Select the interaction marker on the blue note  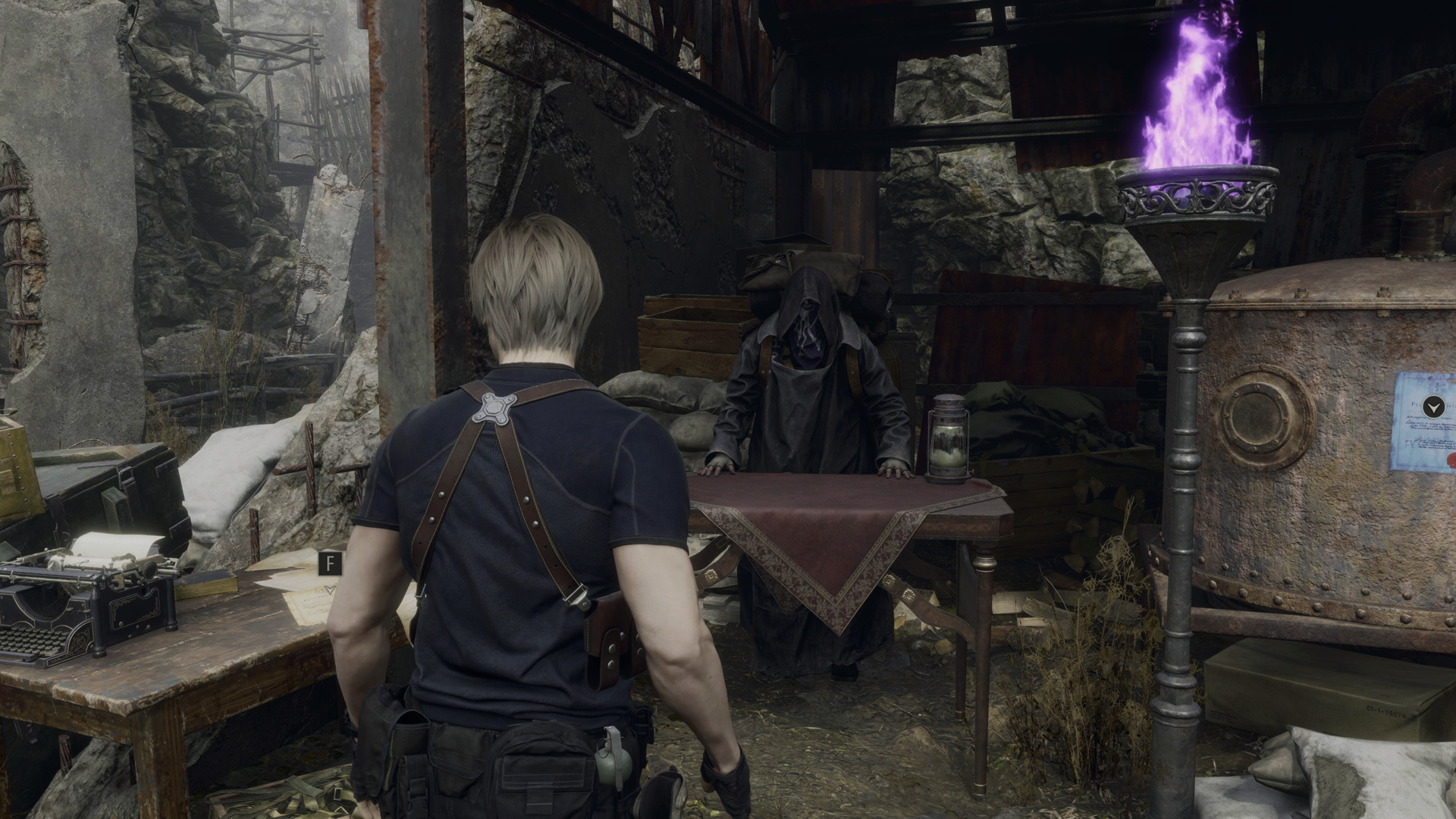(x=1432, y=407)
